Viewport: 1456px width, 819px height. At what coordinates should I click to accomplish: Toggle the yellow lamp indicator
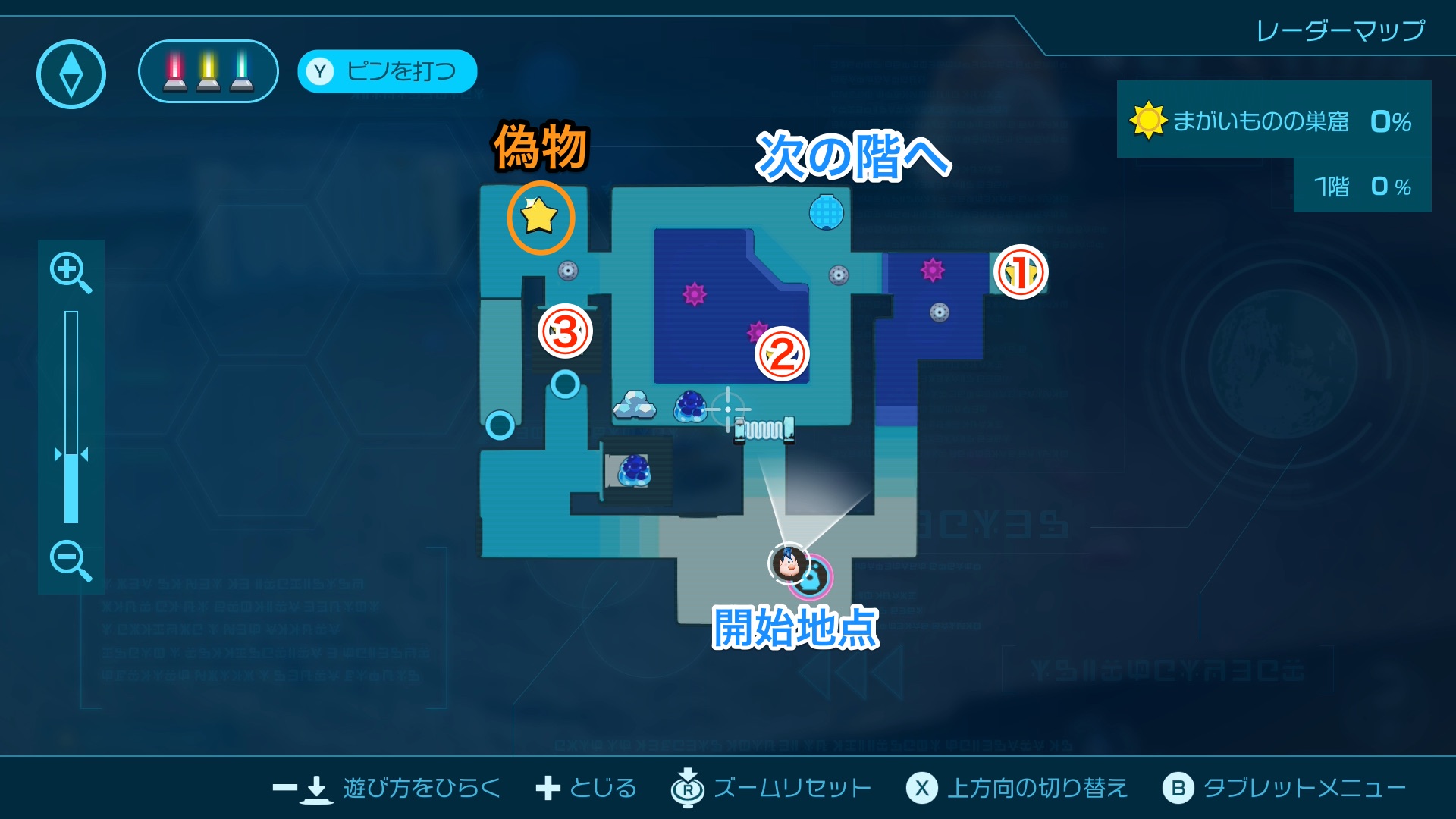point(207,71)
